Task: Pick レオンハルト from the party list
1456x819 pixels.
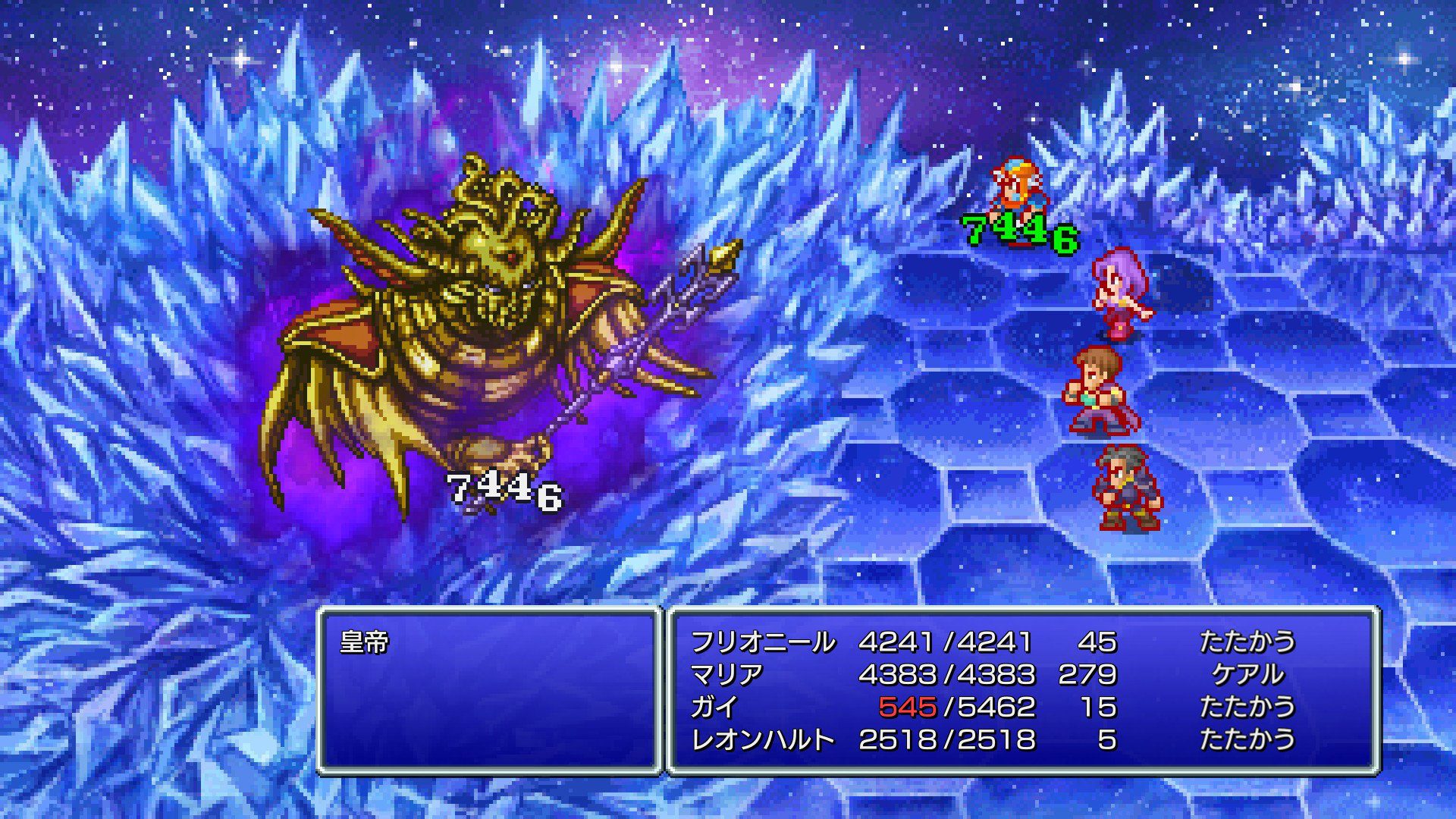Action: pyautogui.click(x=762, y=739)
